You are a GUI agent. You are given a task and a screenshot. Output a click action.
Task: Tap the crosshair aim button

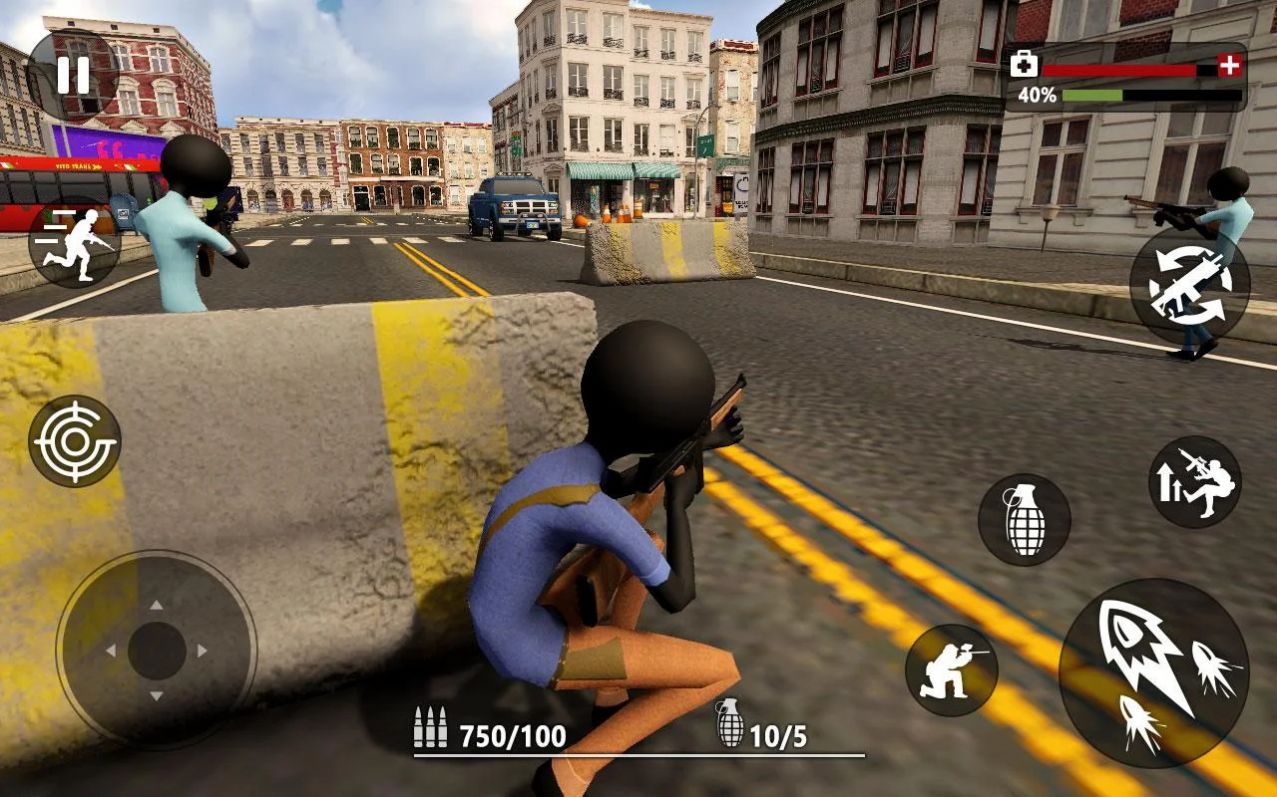75,441
